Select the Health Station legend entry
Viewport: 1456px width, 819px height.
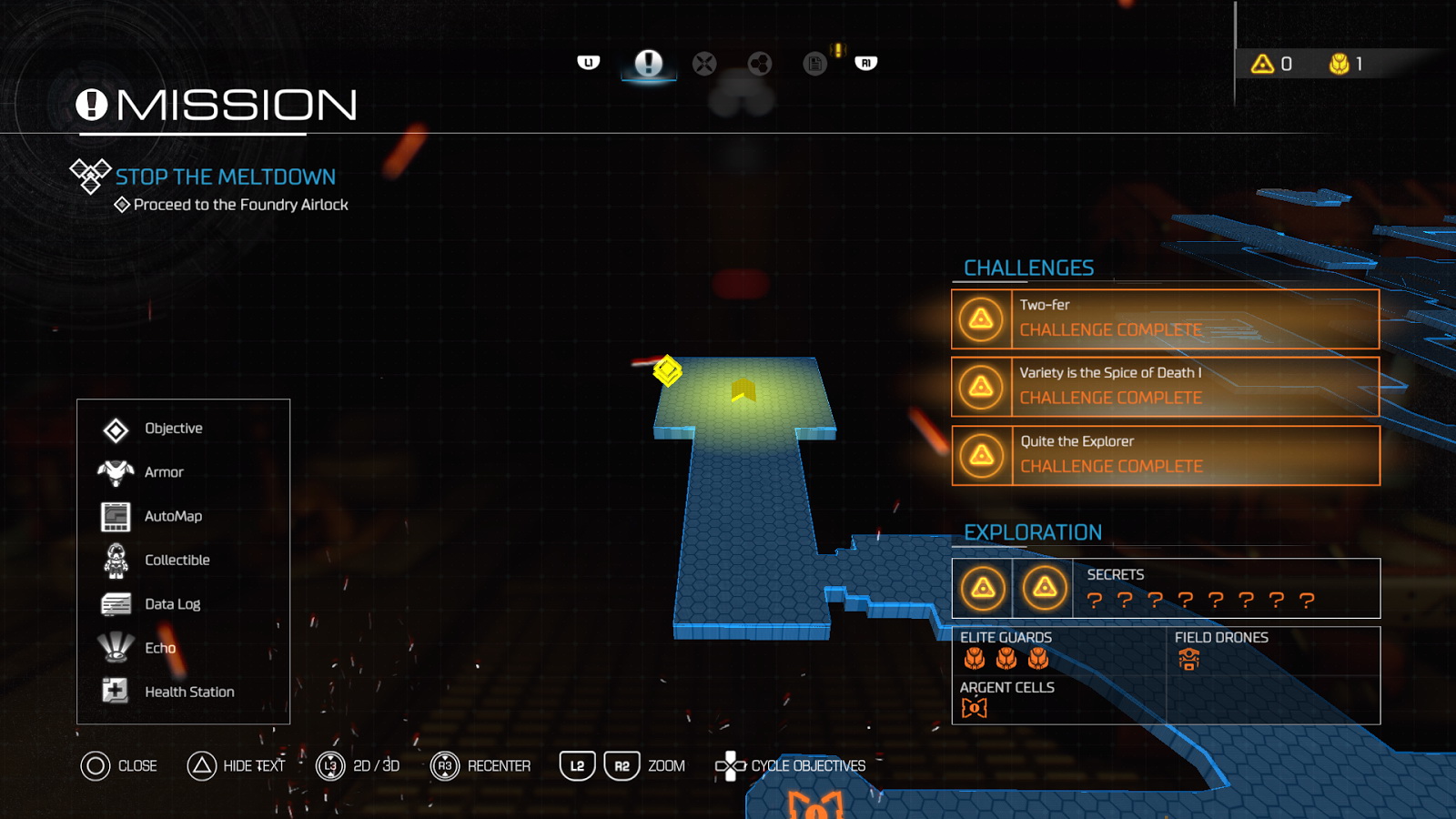pos(189,692)
